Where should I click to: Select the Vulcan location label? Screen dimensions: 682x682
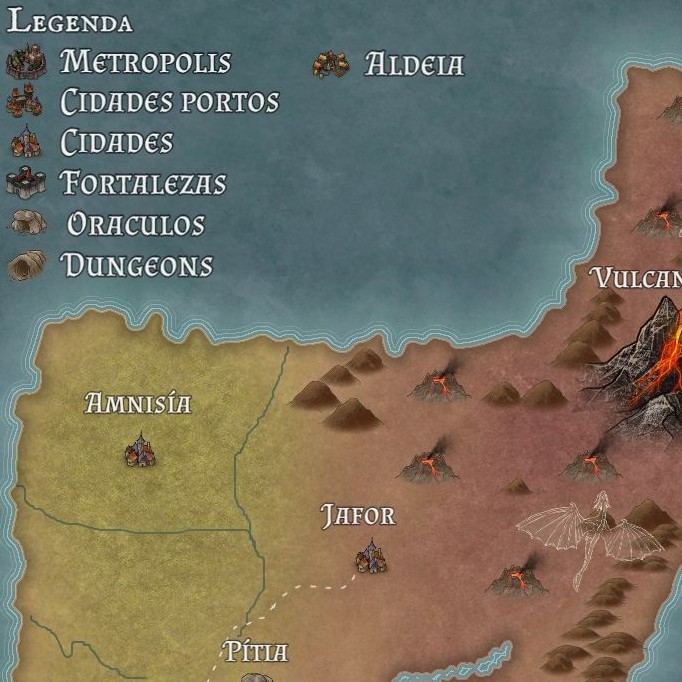pos(636,278)
